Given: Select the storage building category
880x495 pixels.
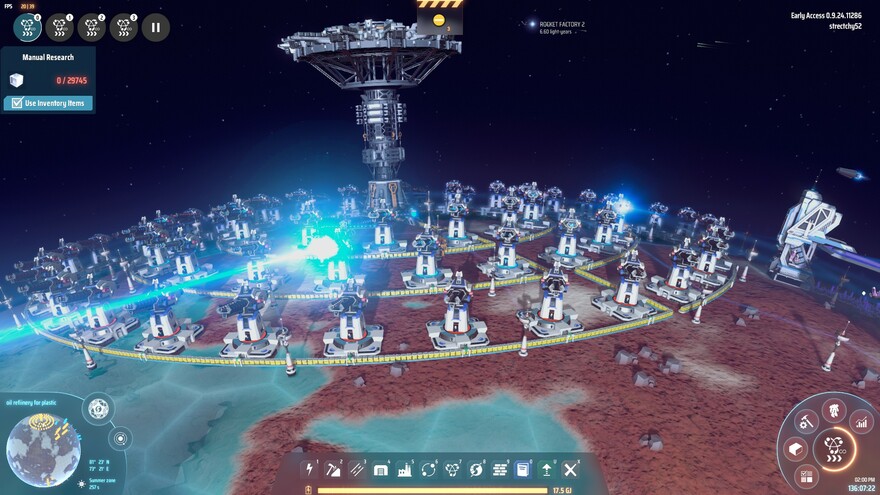Looking at the screenshot, I should pyautogui.click(x=381, y=469).
